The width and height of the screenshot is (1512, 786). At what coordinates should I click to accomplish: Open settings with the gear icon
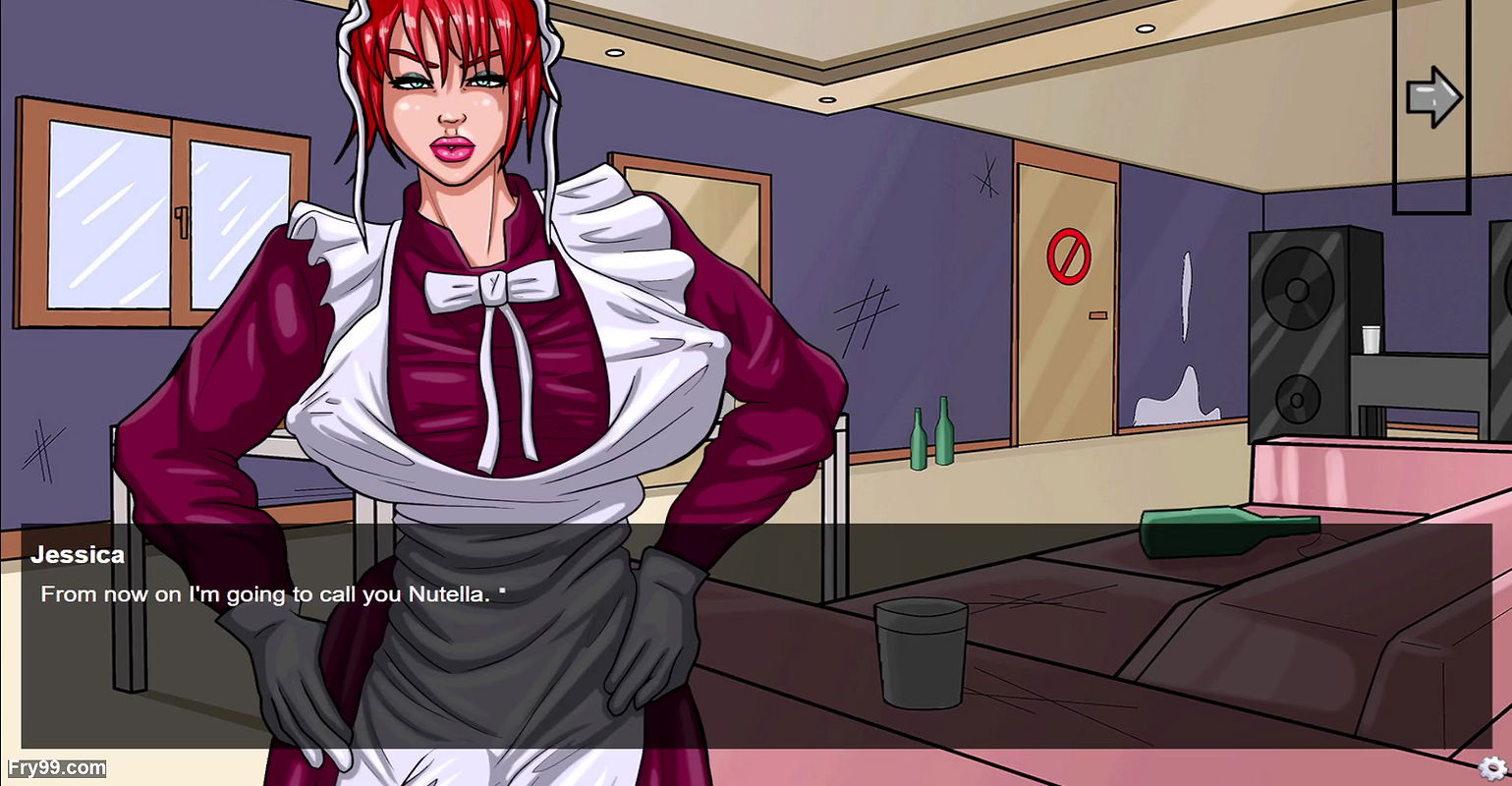1491,767
